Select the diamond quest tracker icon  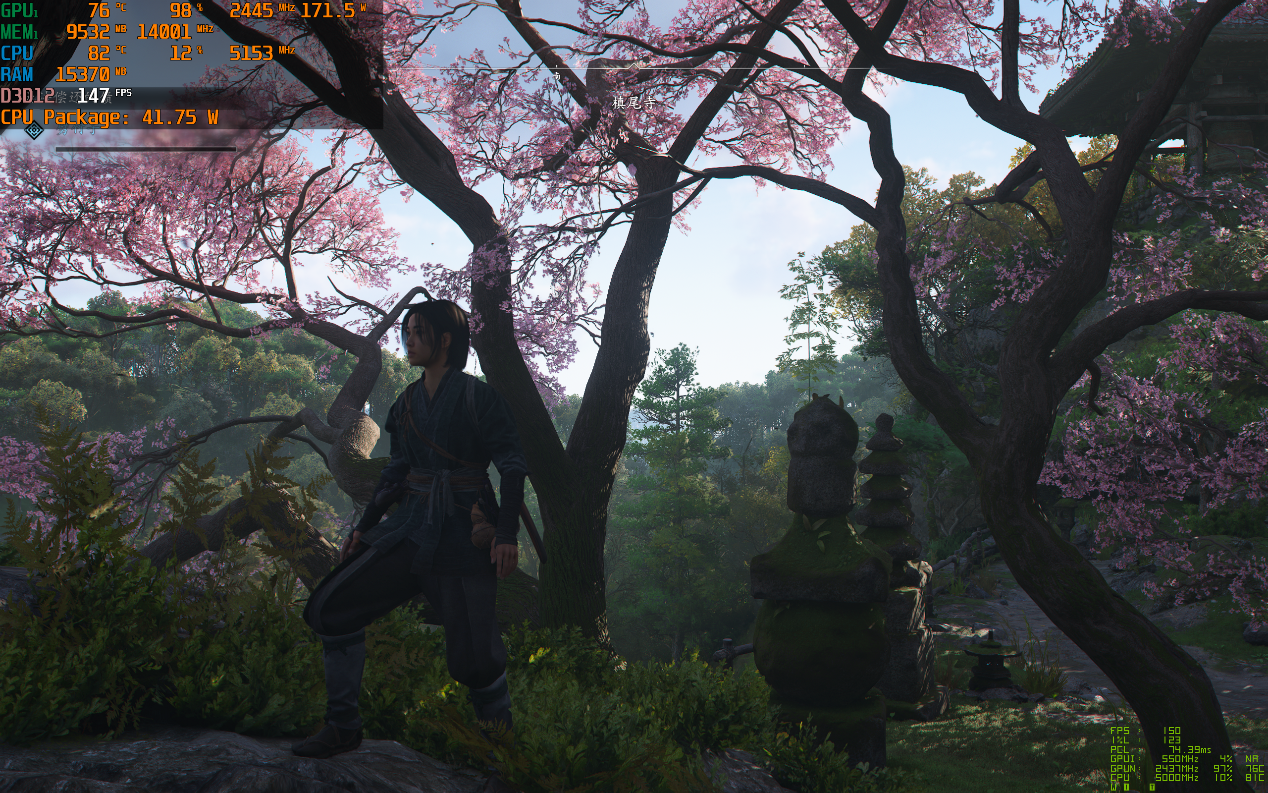[x=34, y=130]
